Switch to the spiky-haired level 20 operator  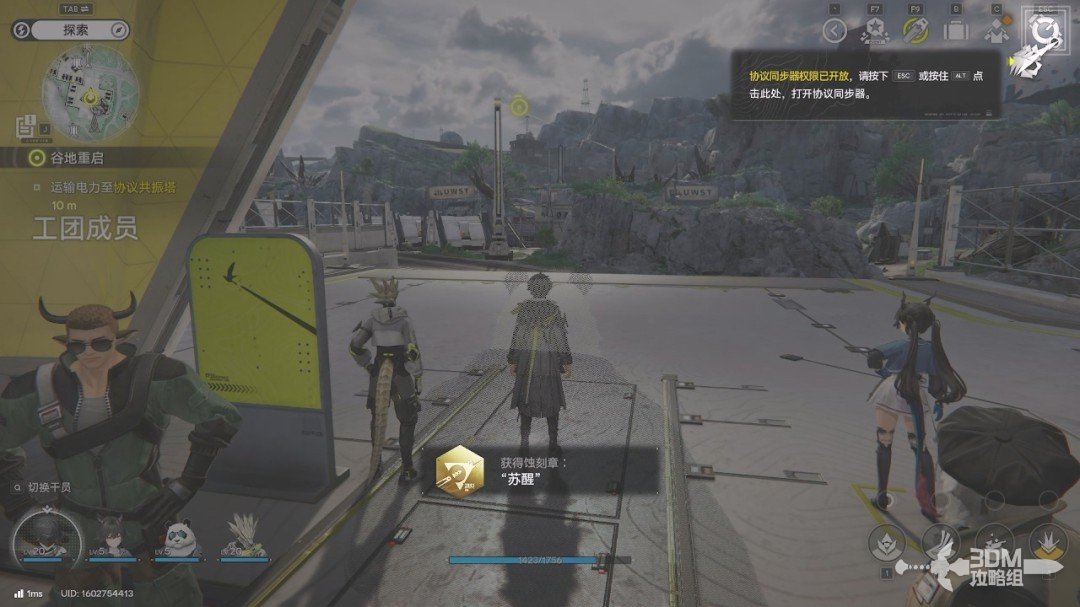click(241, 536)
